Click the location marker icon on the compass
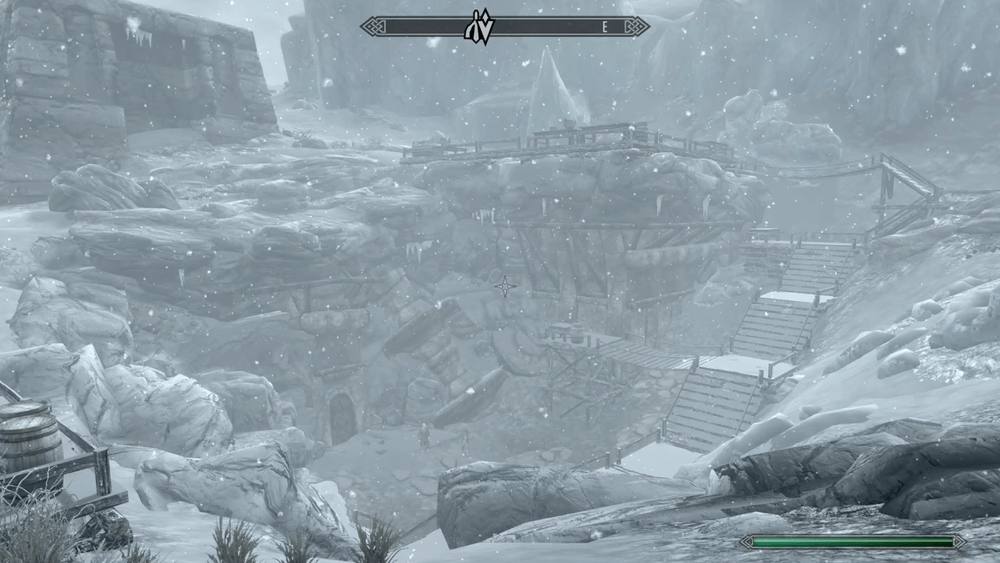Image resolution: width=1000 pixels, height=563 pixels. pos(478,27)
